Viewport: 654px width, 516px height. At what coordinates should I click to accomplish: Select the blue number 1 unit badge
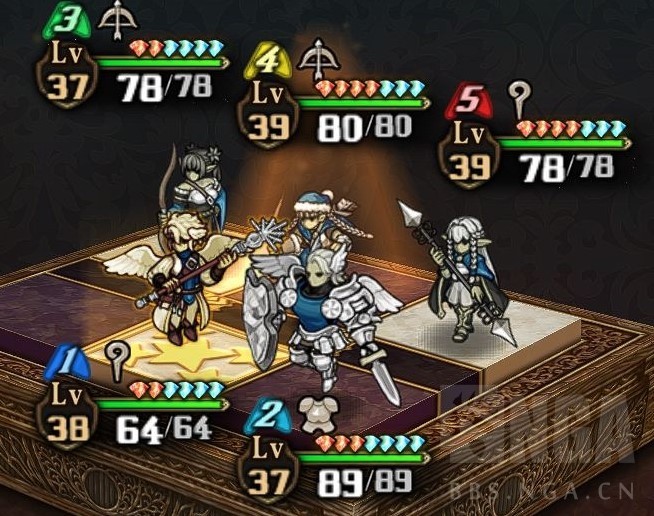tap(66, 359)
